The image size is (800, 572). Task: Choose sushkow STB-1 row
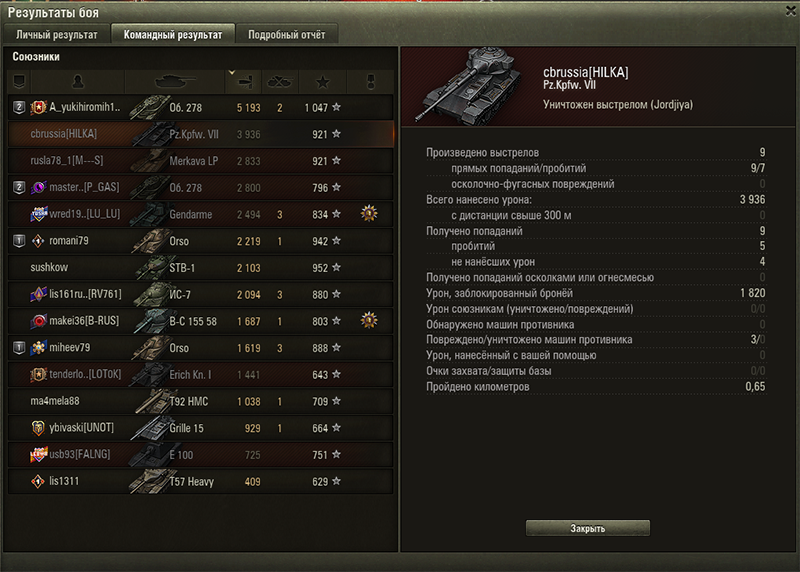tap(200, 267)
